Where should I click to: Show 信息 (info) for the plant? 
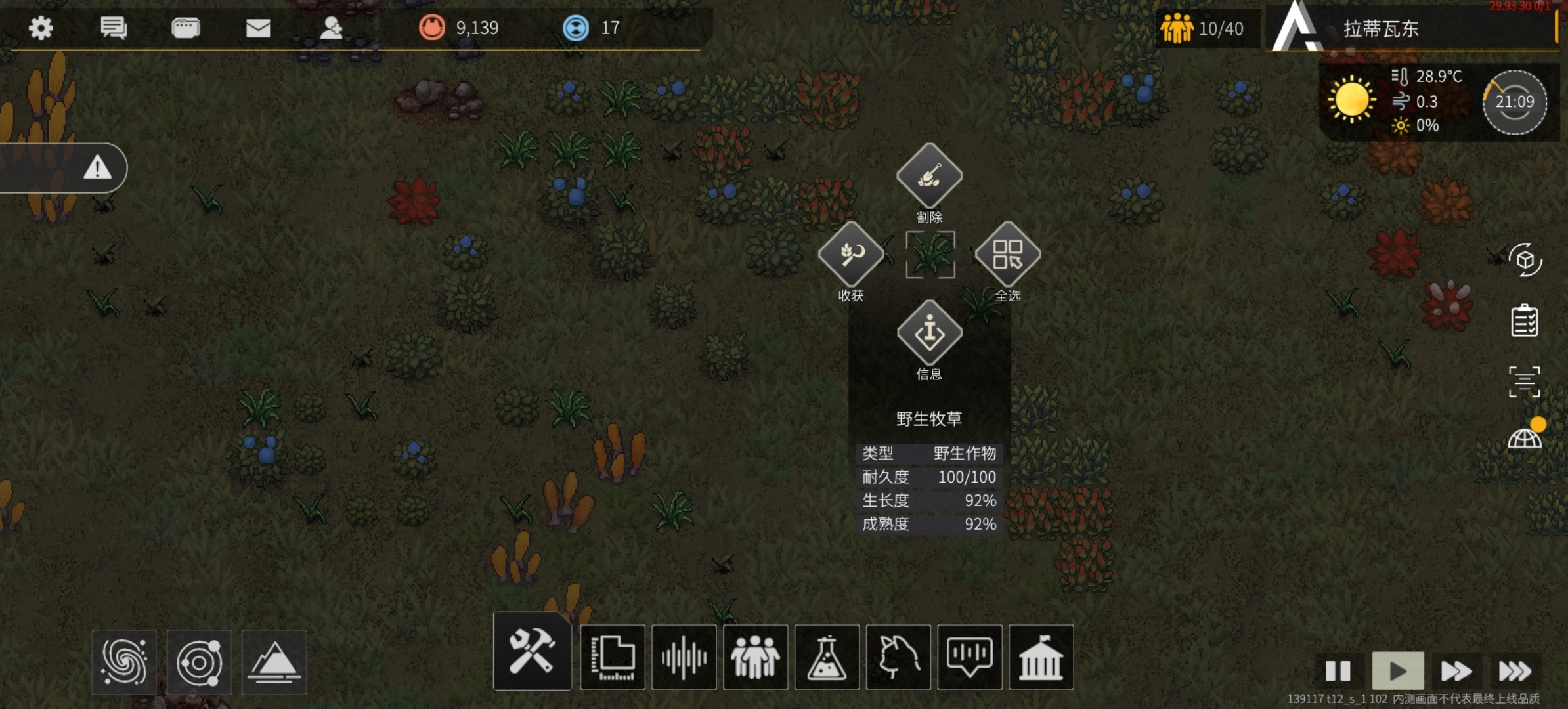point(929,333)
